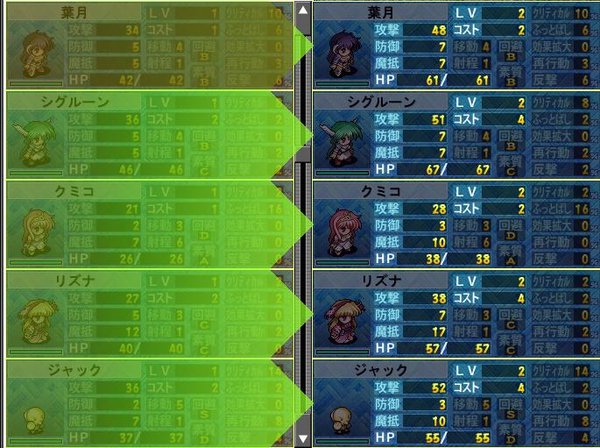This screenshot has height=448, width=600.
Task: Choose クミコ's faded LV 1 unit panel
Action: pyautogui.click(x=145, y=224)
